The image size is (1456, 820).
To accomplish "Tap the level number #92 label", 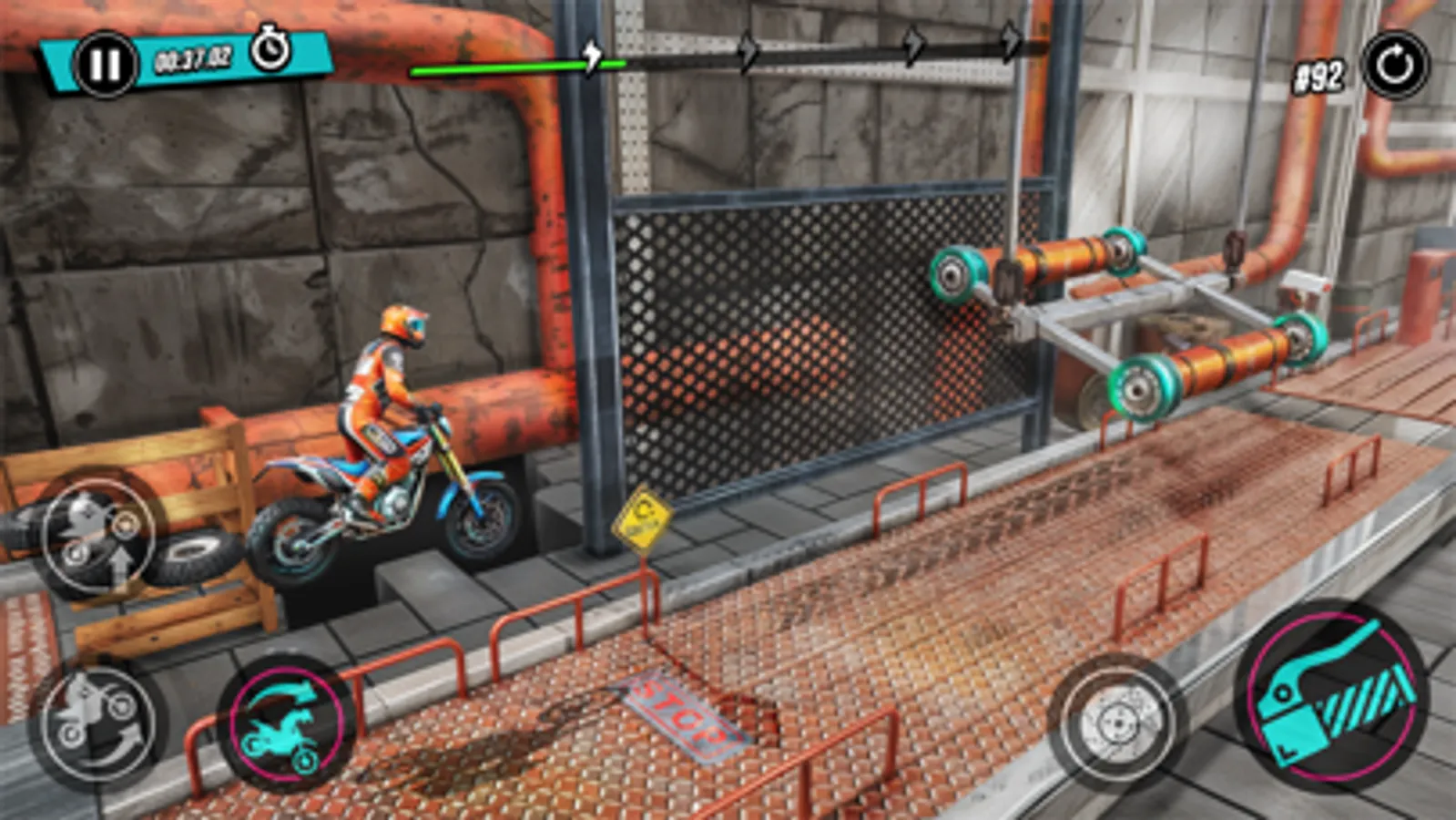I will pyautogui.click(x=1319, y=75).
